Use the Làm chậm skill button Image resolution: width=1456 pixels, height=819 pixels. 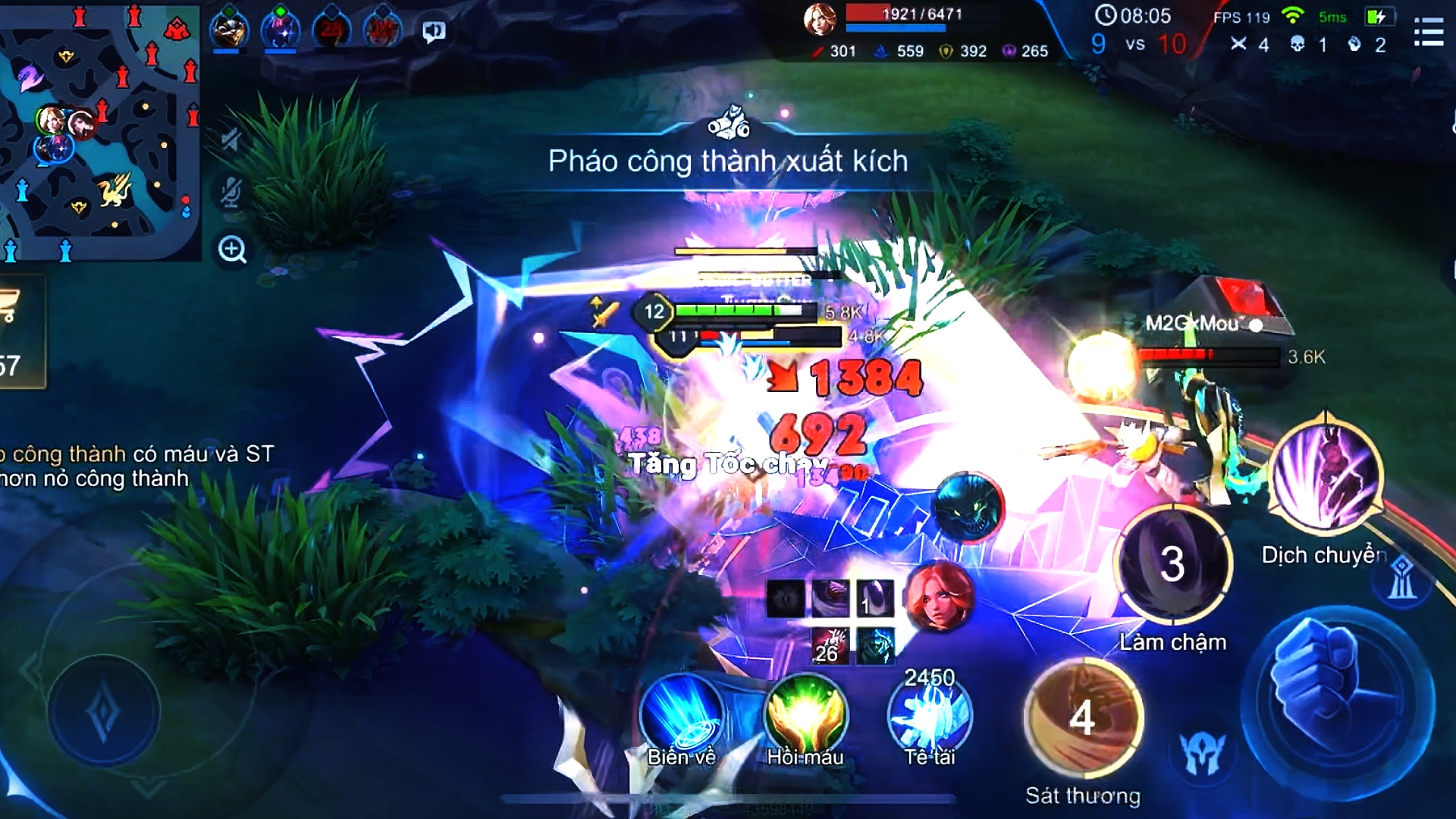pyautogui.click(x=1172, y=565)
